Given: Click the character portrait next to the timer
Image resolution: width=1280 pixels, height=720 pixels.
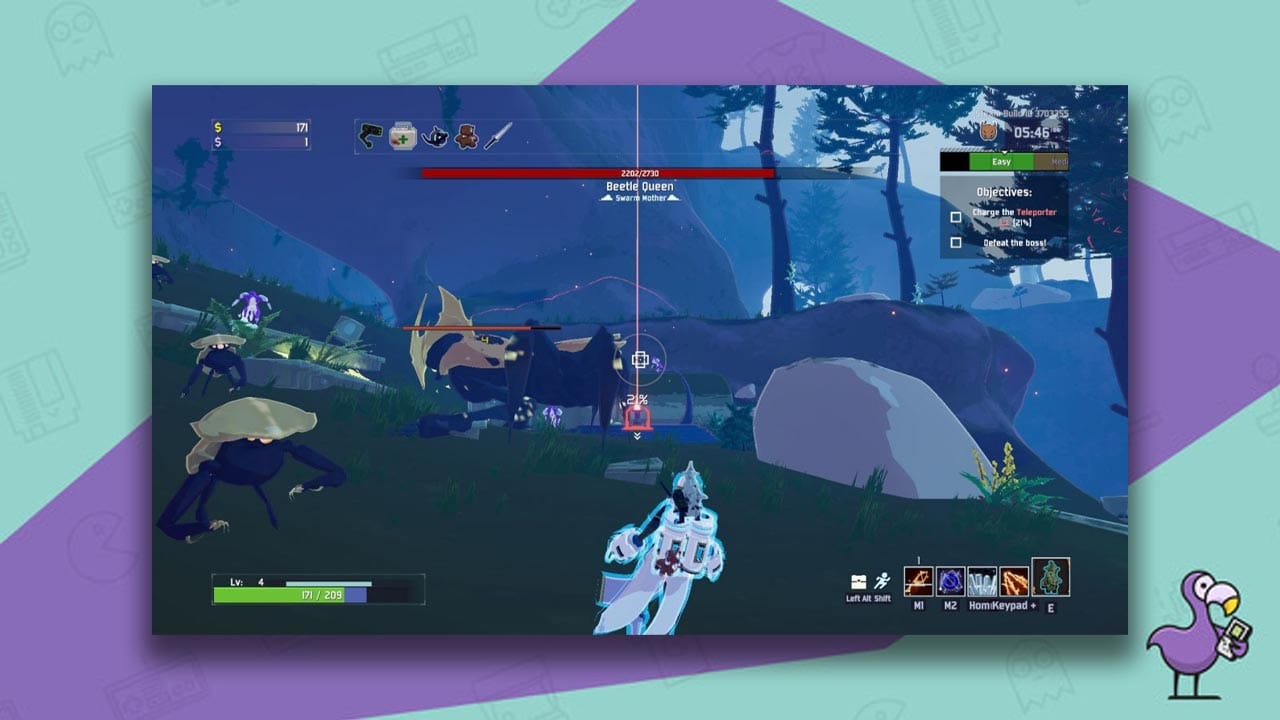Looking at the screenshot, I should 987,131.
